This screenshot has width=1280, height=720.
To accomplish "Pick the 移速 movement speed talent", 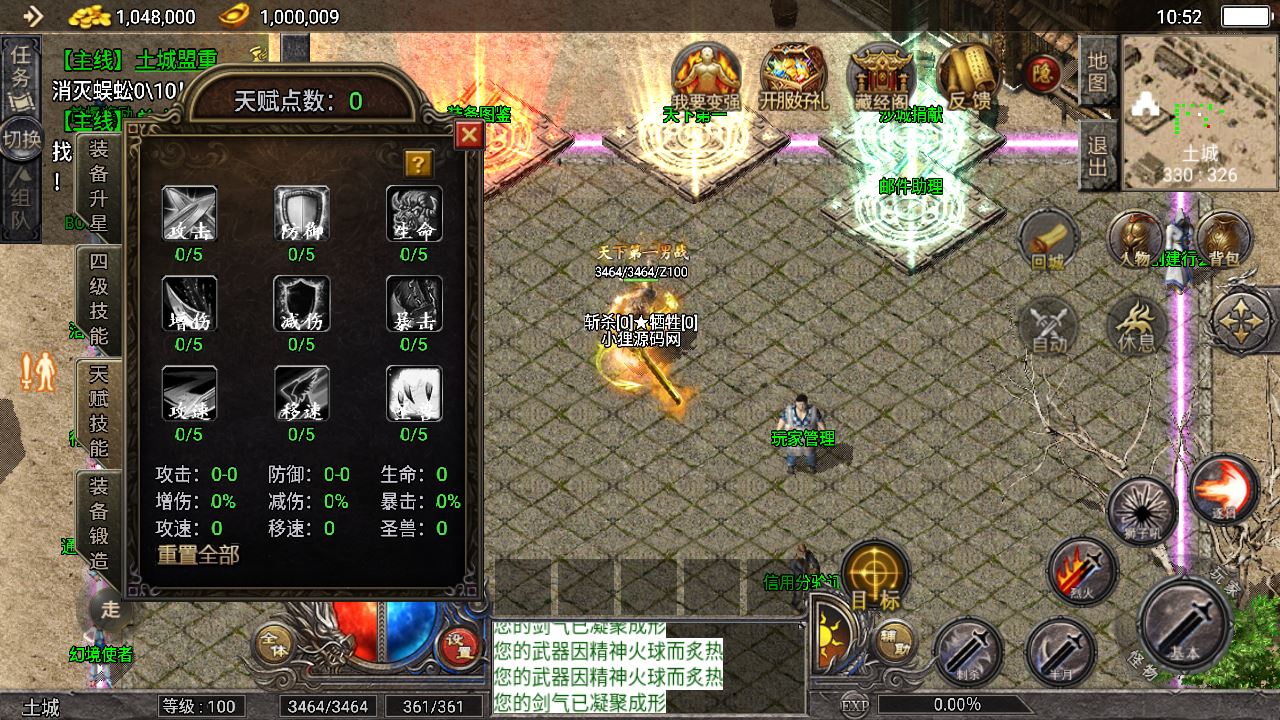I will point(301,394).
